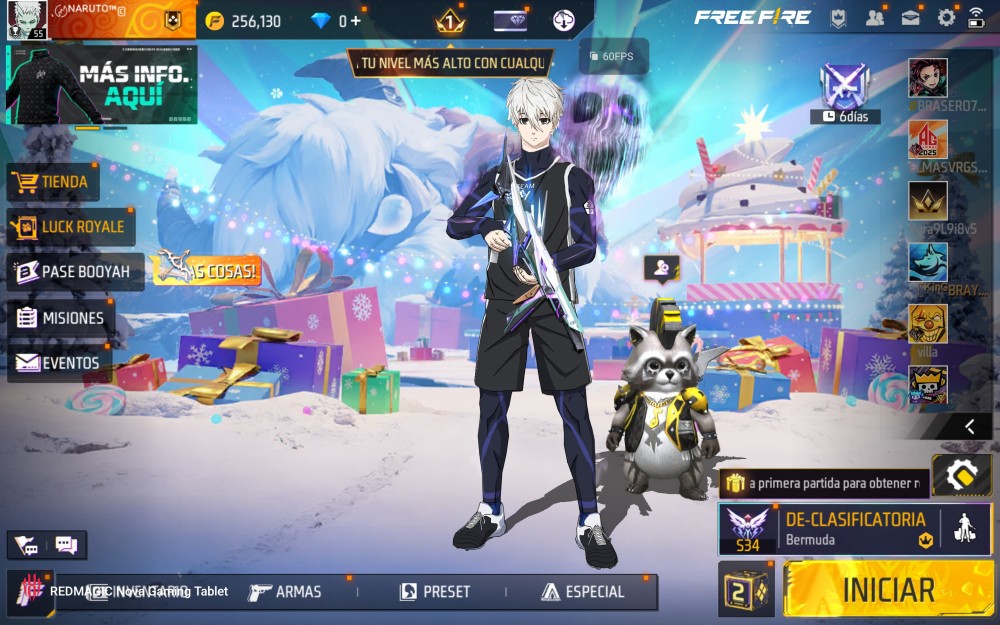This screenshot has height=625, width=1000.
Task: Open the player profile avatar
Action: (27, 20)
